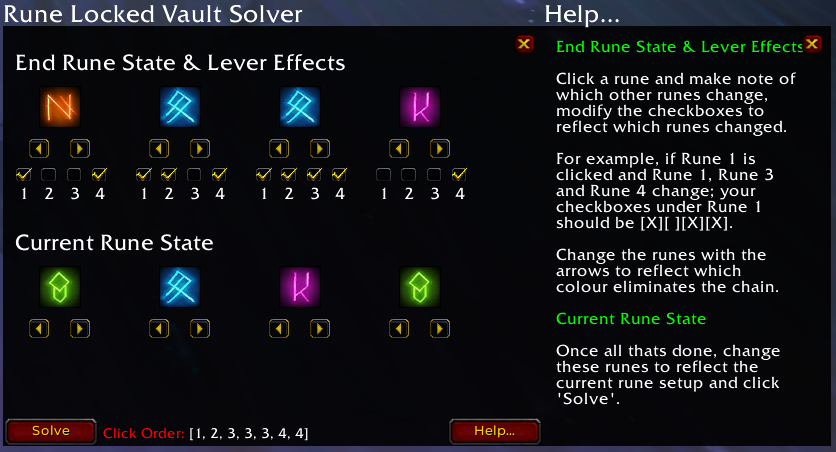Click right arrow under the purple End State rune
The width and height of the screenshot is (836, 452).
440,148
